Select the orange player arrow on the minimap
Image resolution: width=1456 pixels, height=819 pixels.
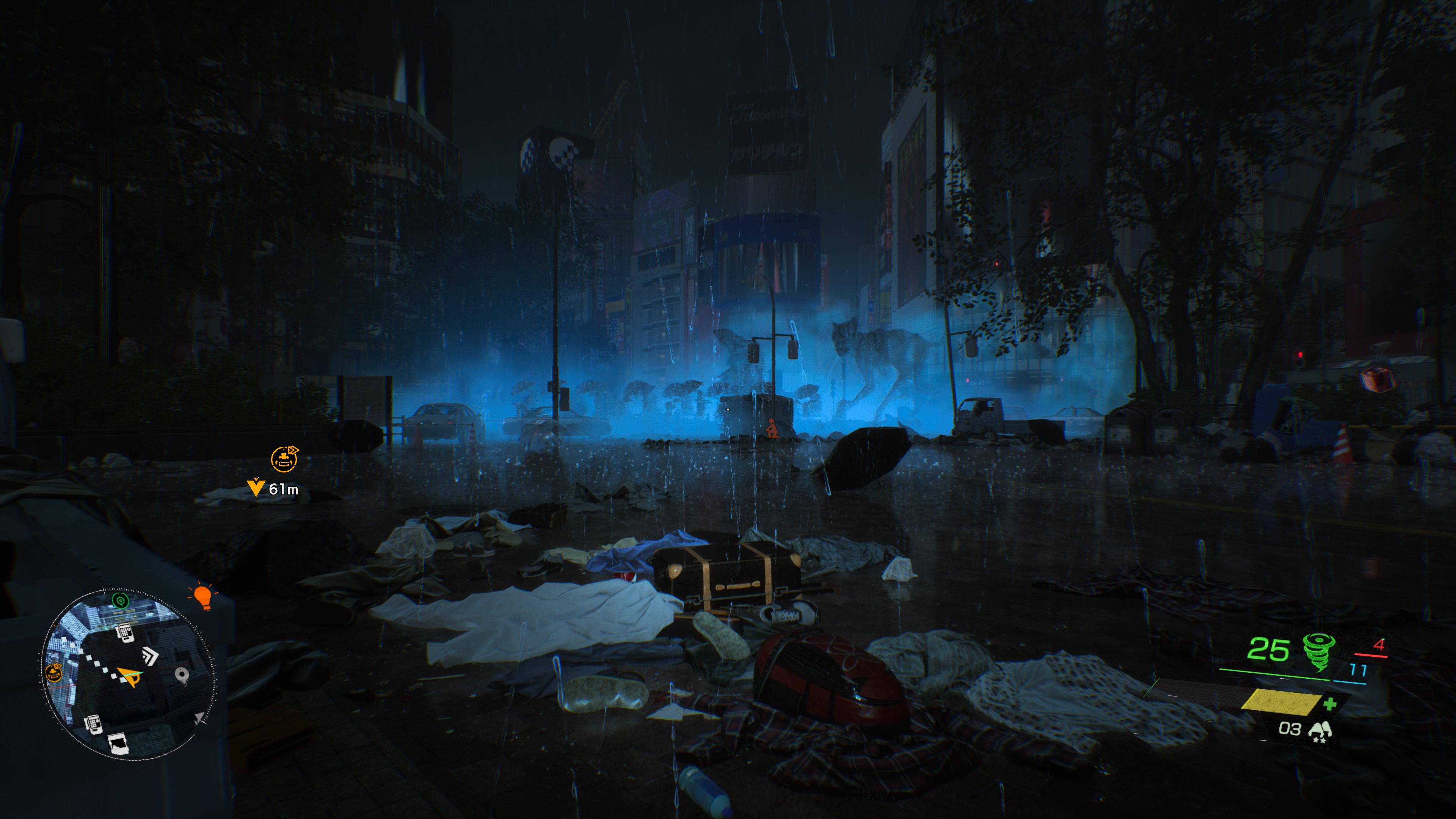click(x=130, y=675)
